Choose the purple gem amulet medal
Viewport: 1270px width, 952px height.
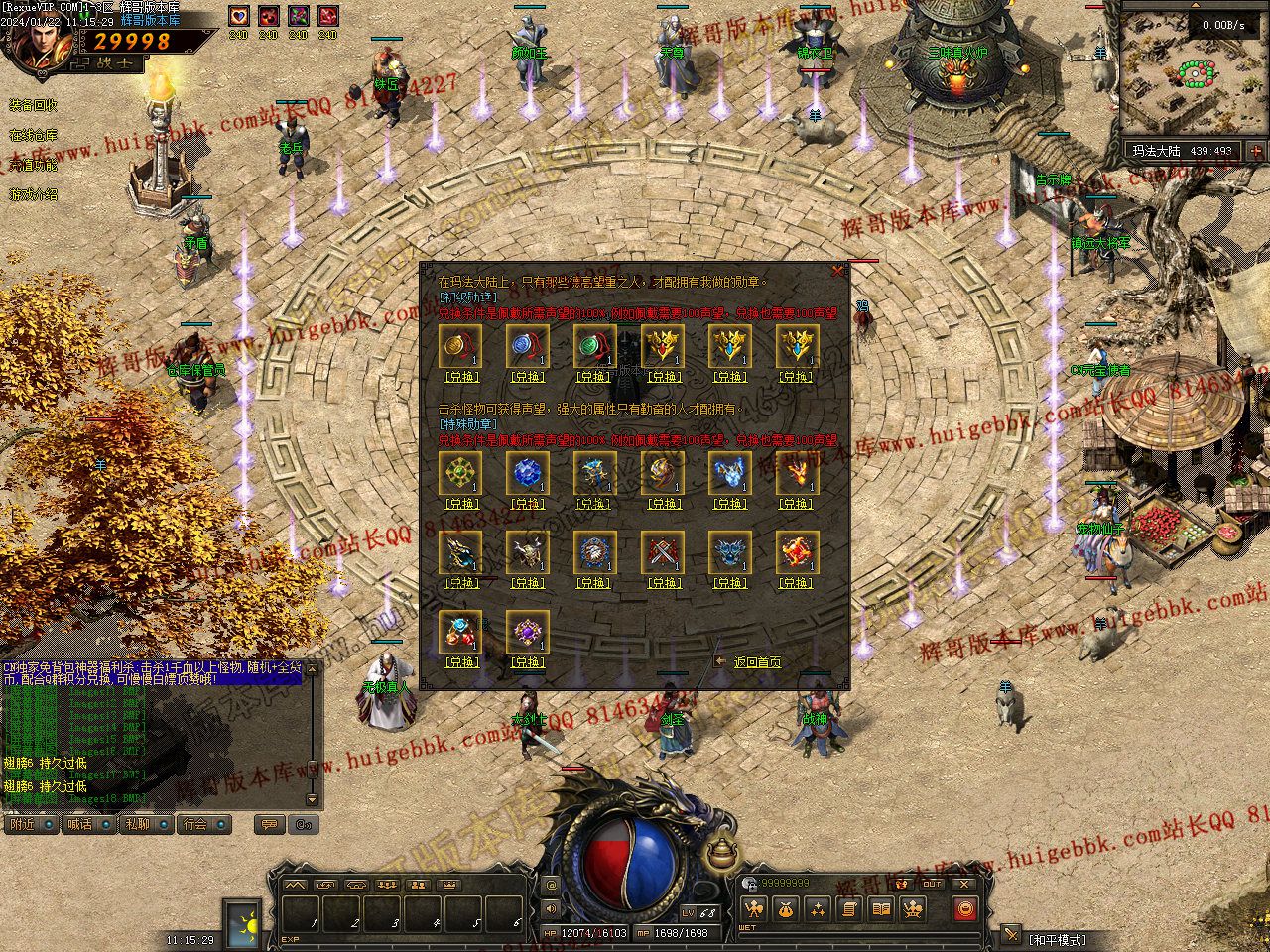[526, 631]
